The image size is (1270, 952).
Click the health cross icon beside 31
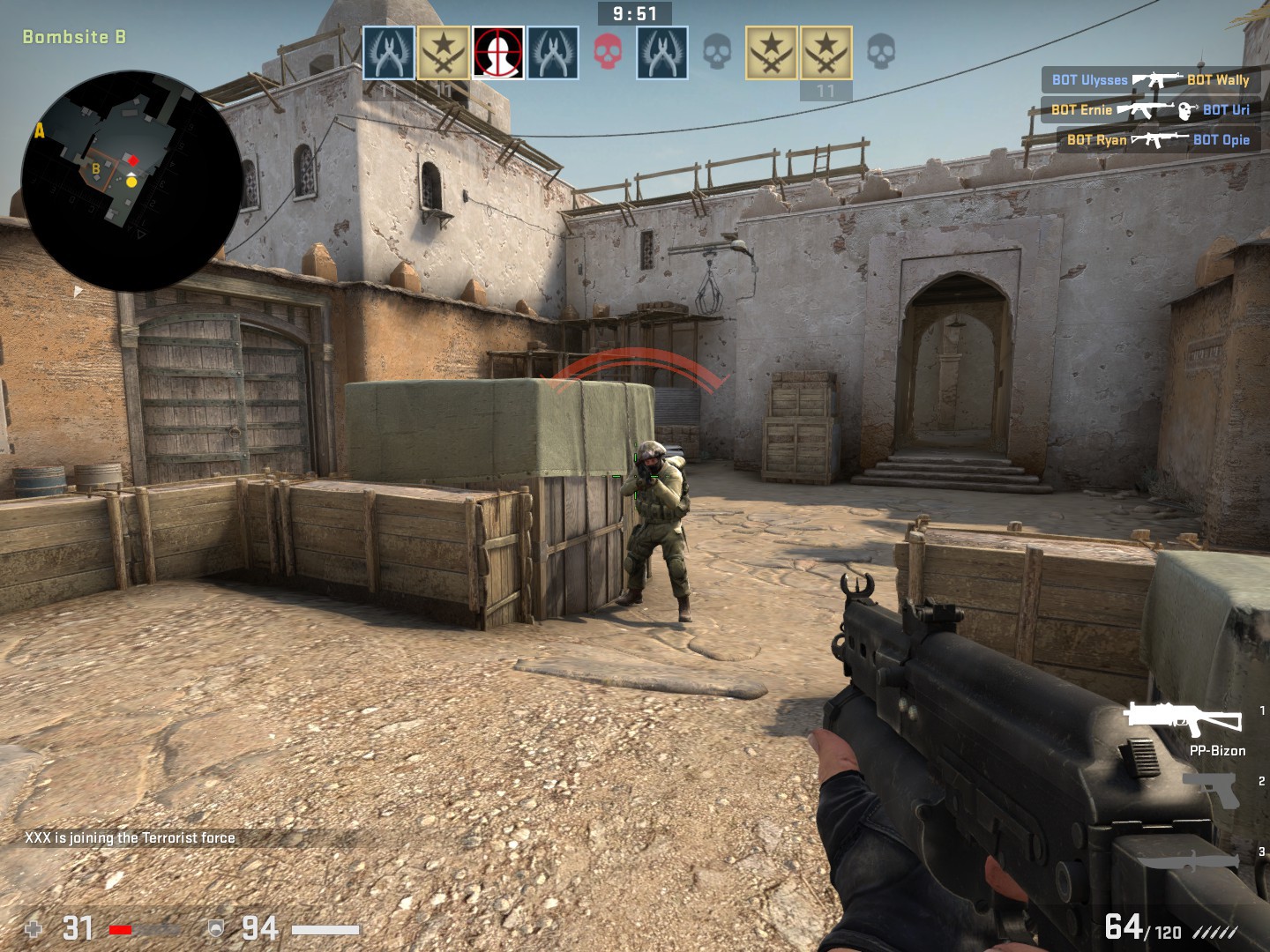coord(34,928)
